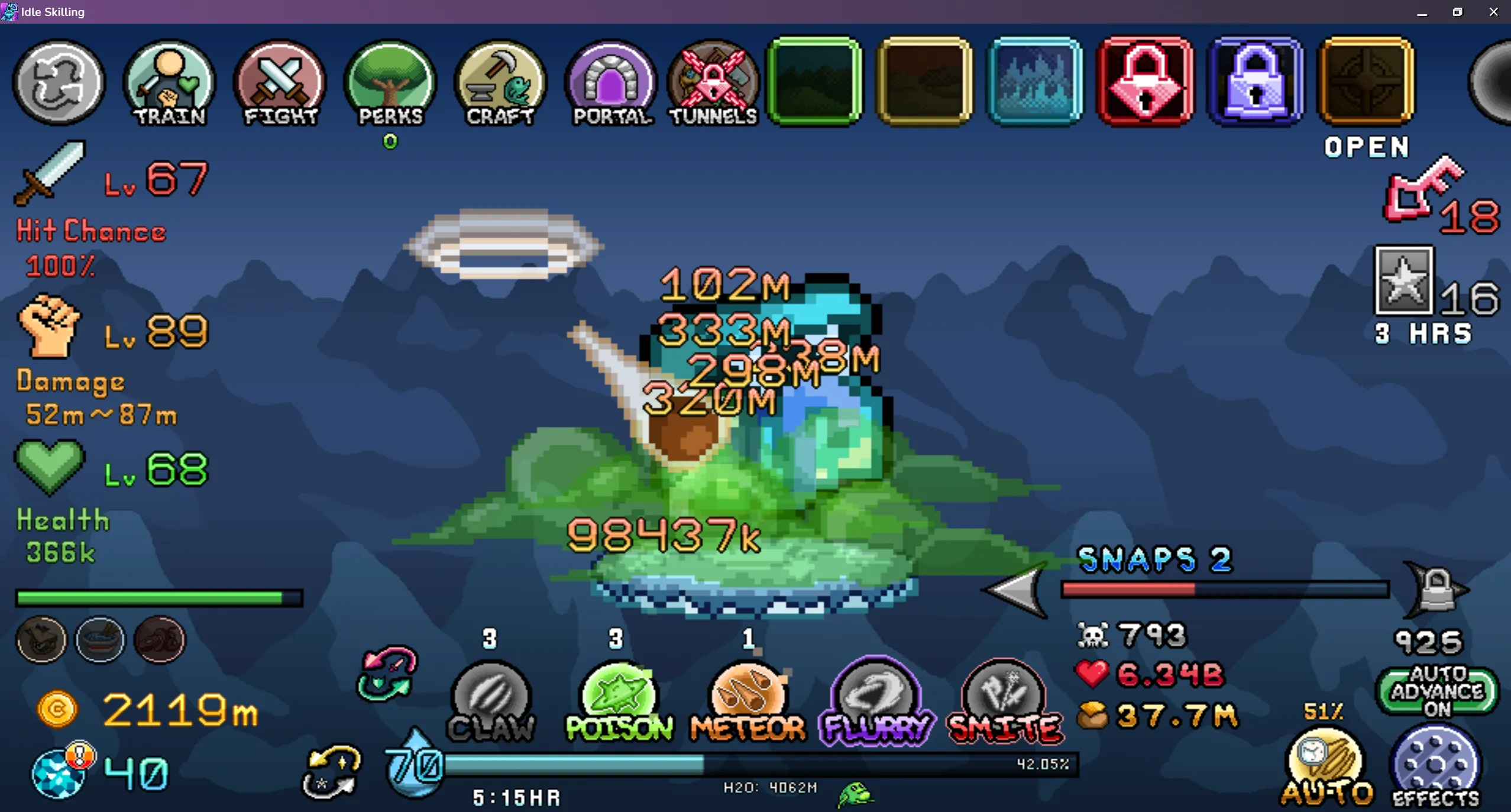Screen dimensions: 1511x812
Task: Minimize the Idle Skilling window
Action: tap(1422, 12)
